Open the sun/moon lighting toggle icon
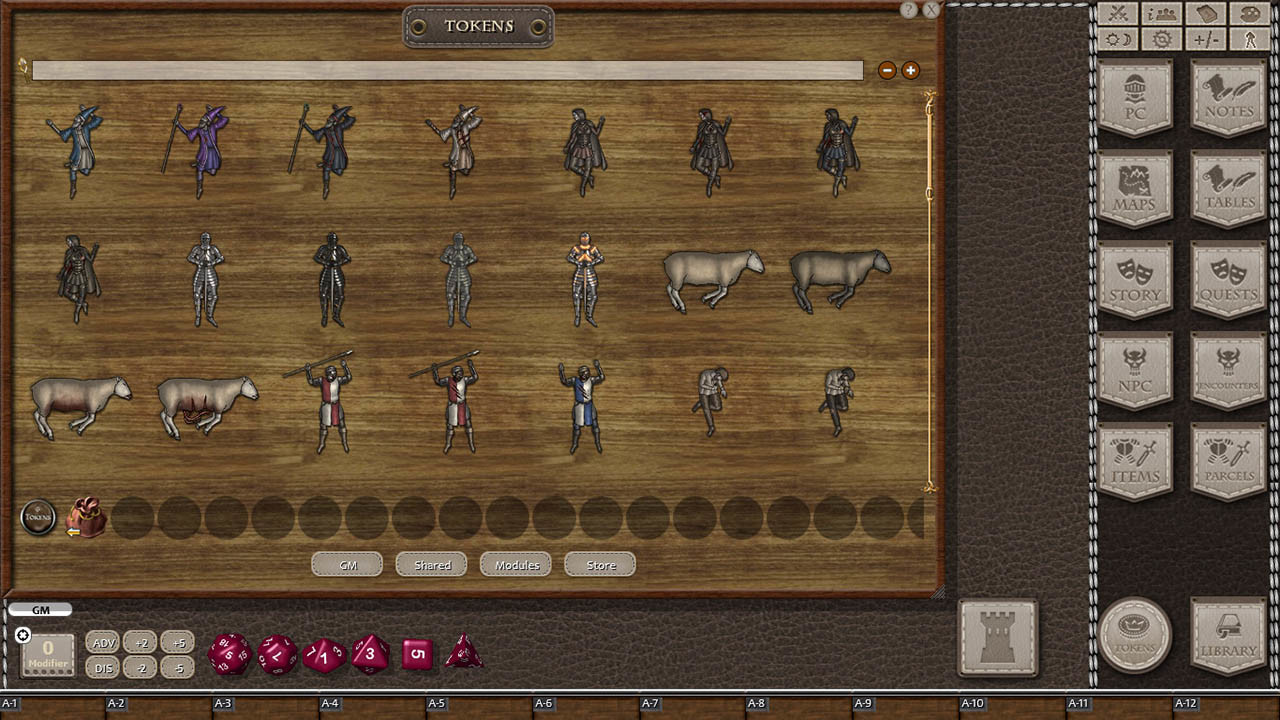The image size is (1280, 720). [x=1119, y=39]
